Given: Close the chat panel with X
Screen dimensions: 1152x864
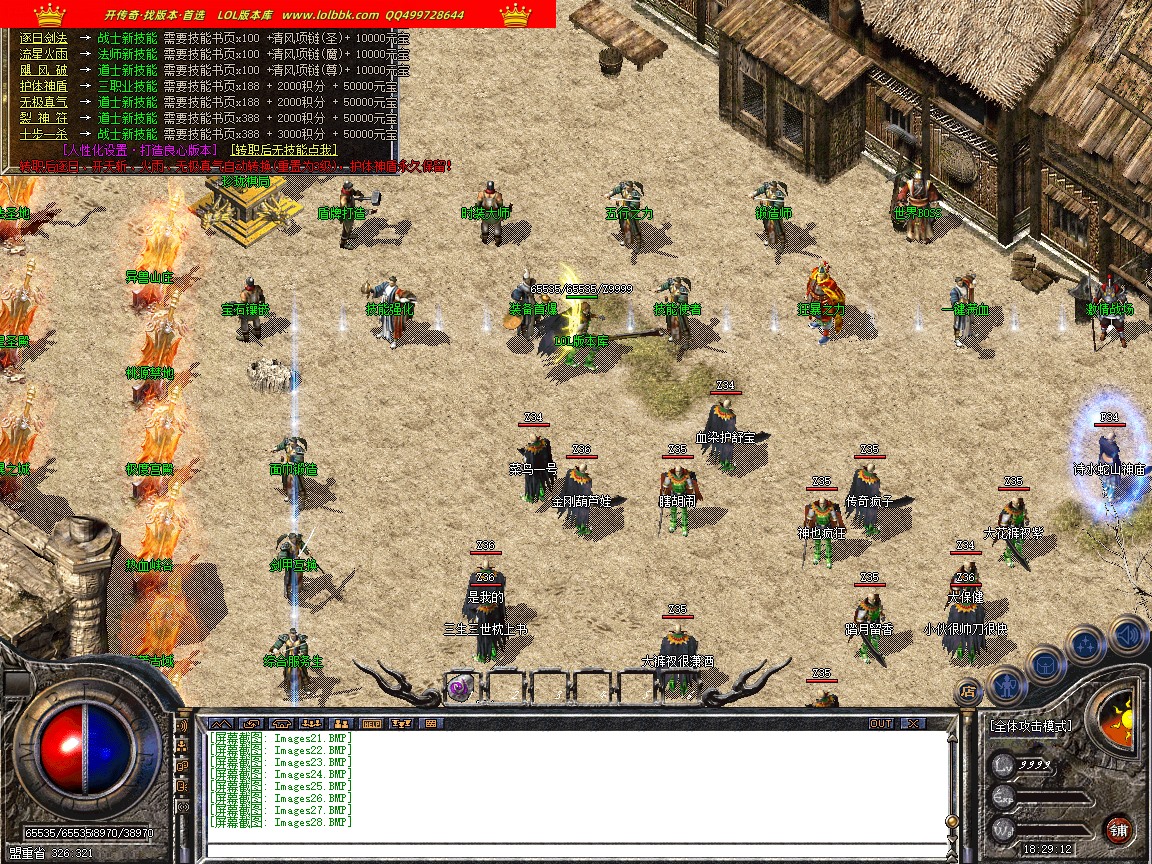Looking at the screenshot, I should 913,723.
